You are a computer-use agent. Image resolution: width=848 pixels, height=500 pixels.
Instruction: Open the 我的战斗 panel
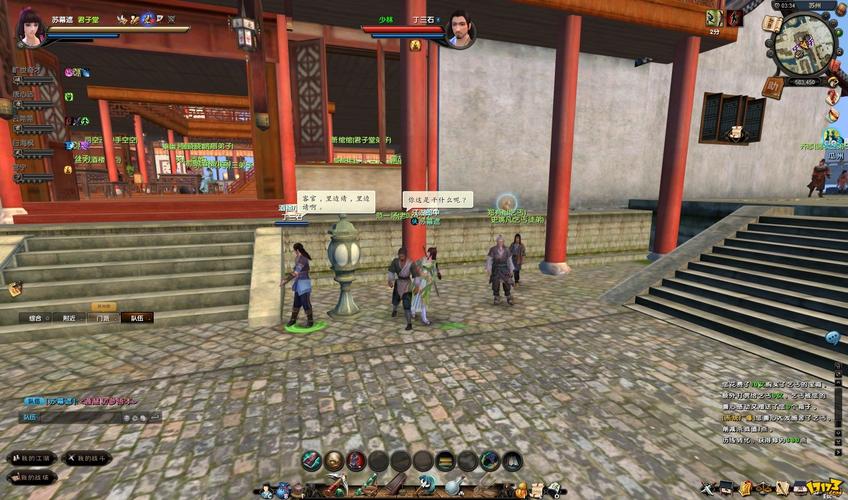(88, 458)
